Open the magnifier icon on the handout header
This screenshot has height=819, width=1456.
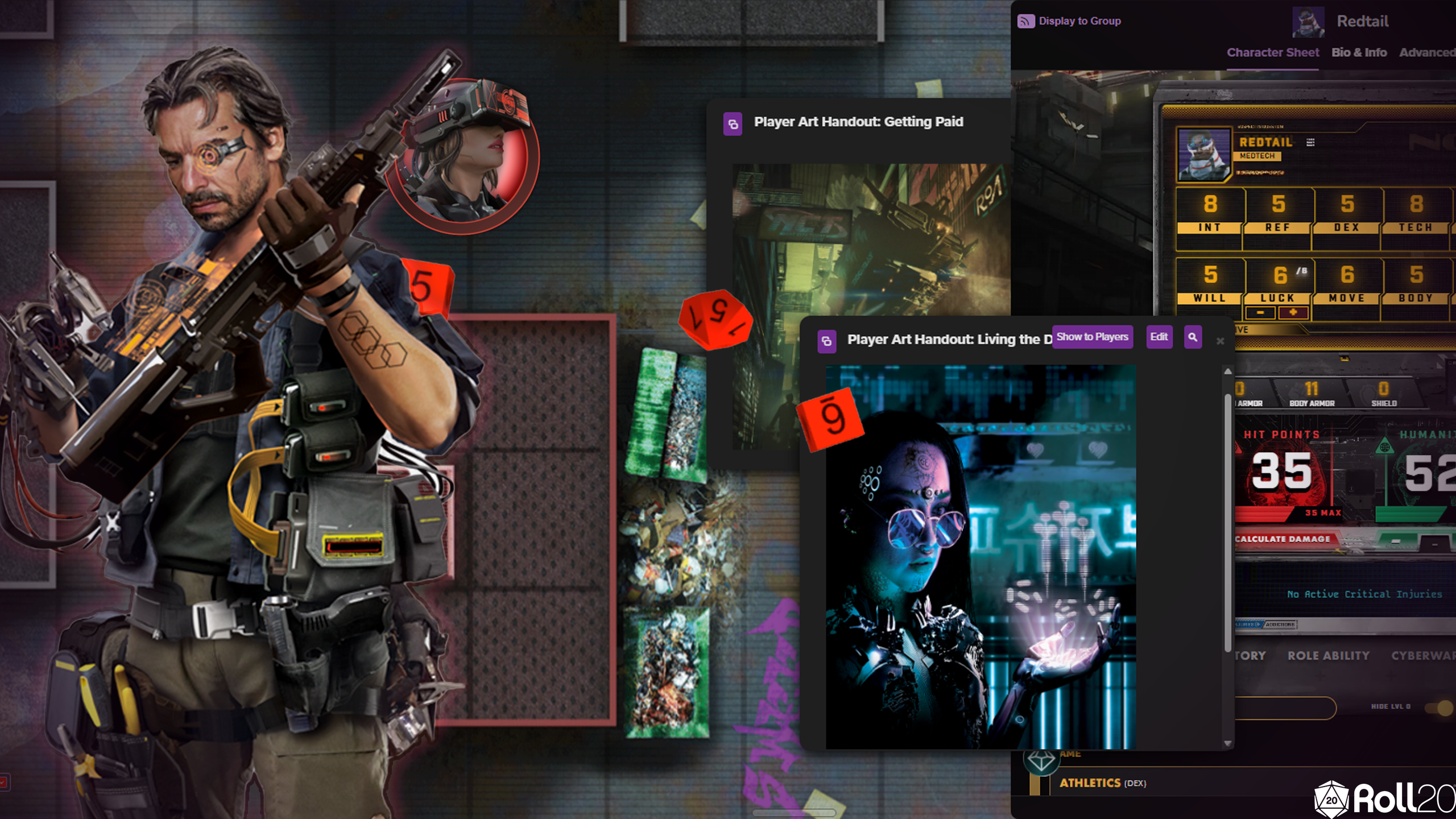[x=1193, y=337]
